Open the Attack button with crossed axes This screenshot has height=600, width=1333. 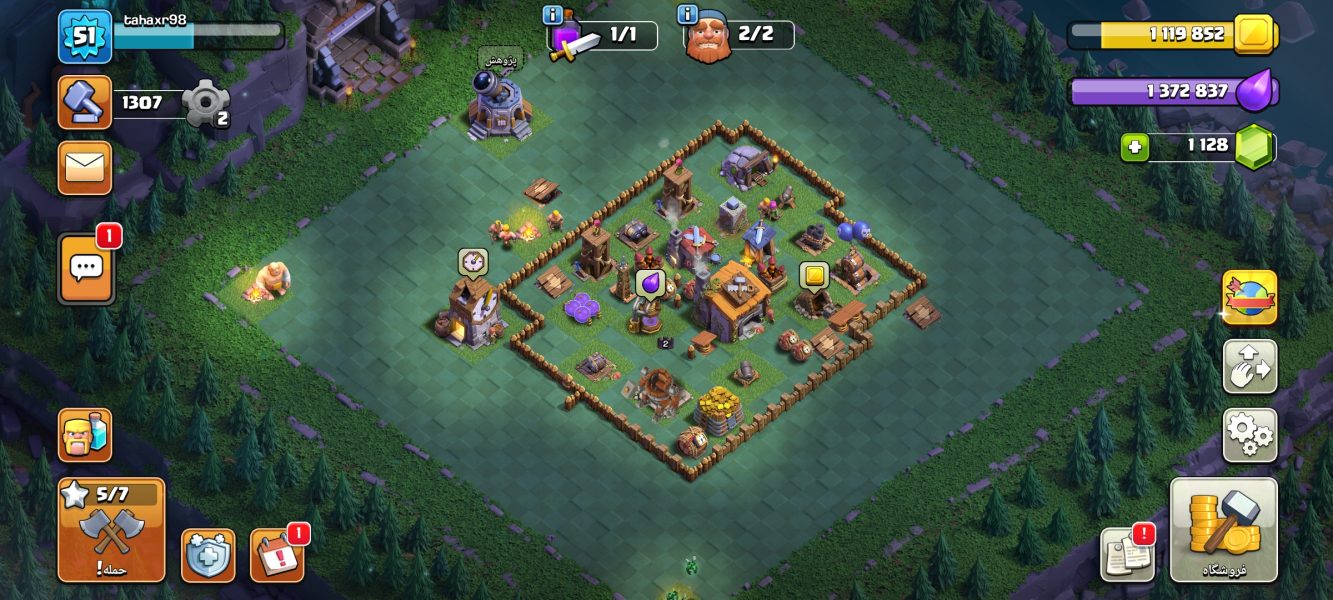(x=111, y=531)
